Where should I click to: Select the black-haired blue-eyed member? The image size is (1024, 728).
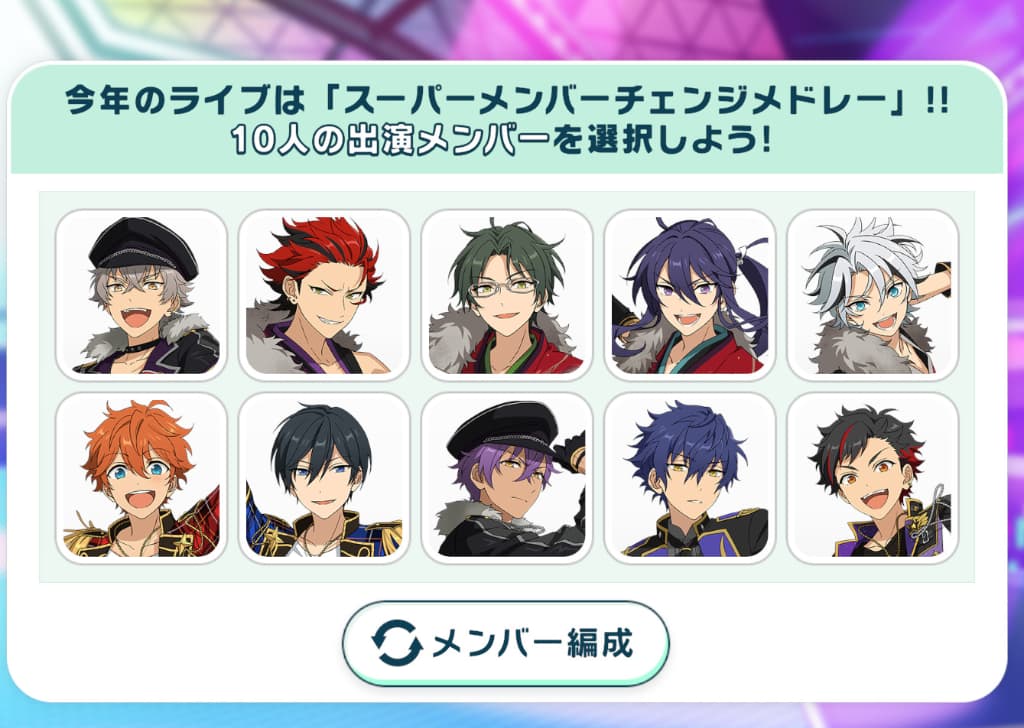pyautogui.click(x=324, y=478)
